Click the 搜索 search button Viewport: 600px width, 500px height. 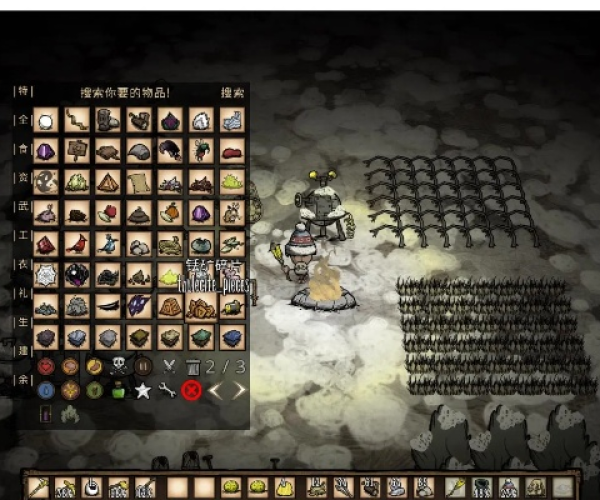tap(232, 92)
